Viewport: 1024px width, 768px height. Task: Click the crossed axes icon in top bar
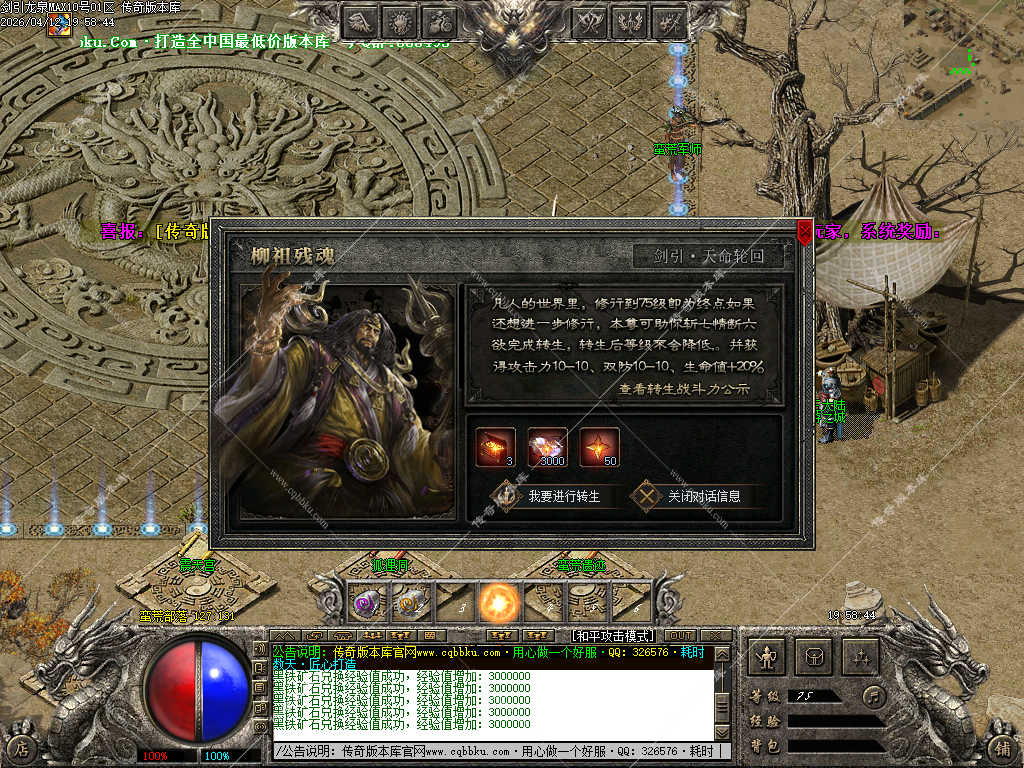pyautogui.click(x=589, y=20)
